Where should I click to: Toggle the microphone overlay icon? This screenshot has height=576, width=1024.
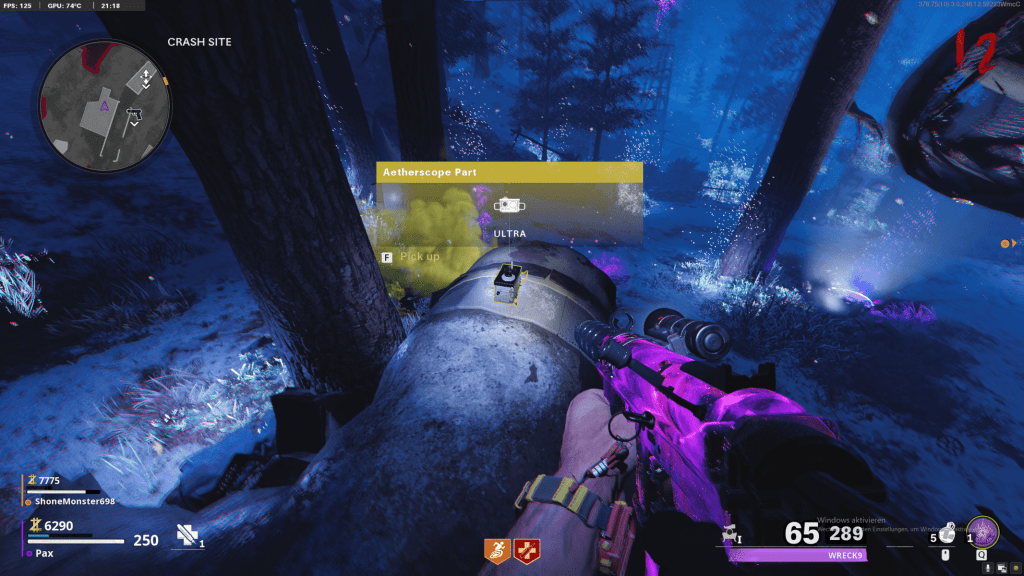click(986, 567)
